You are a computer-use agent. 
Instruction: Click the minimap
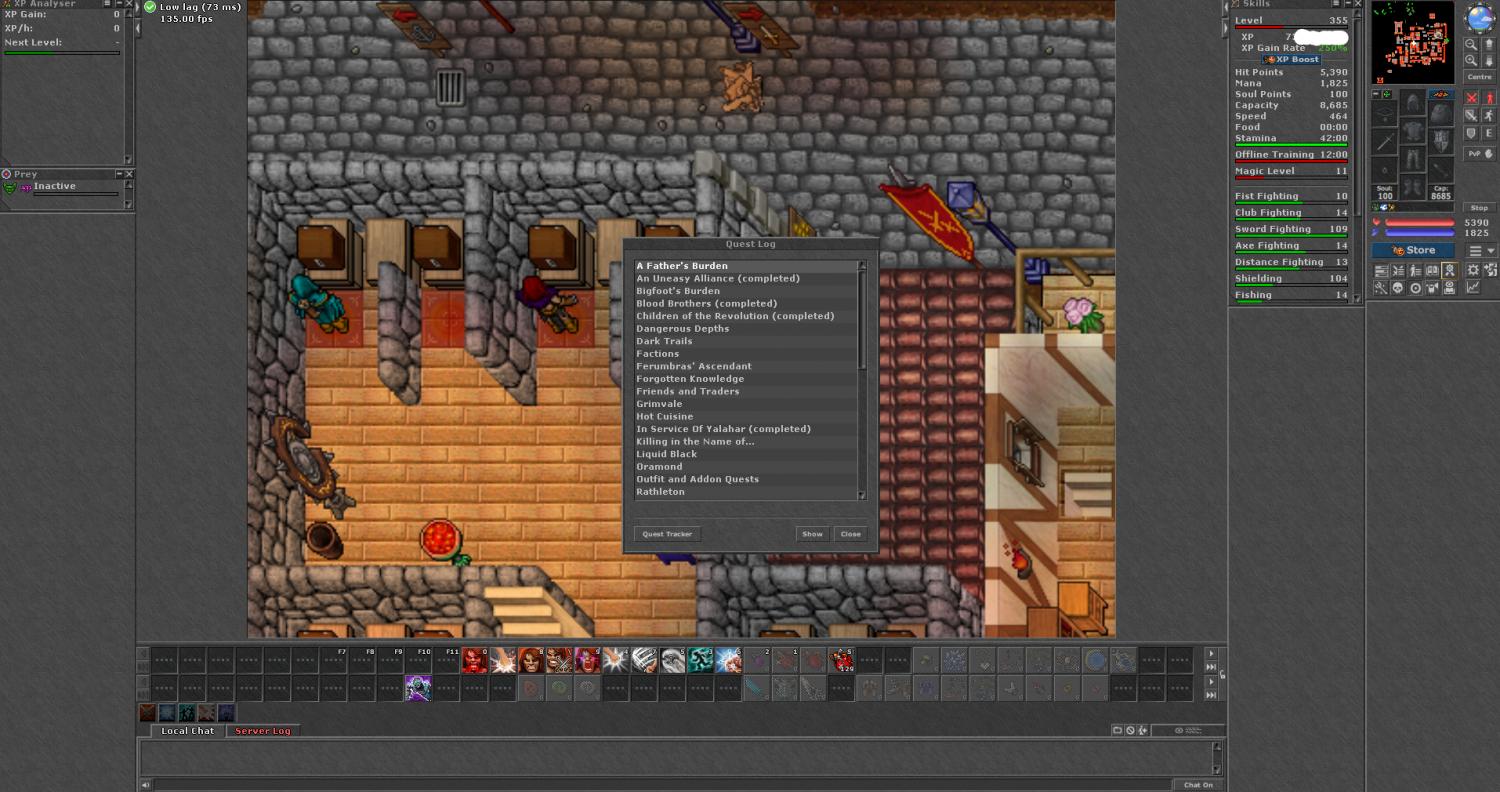pos(1412,43)
